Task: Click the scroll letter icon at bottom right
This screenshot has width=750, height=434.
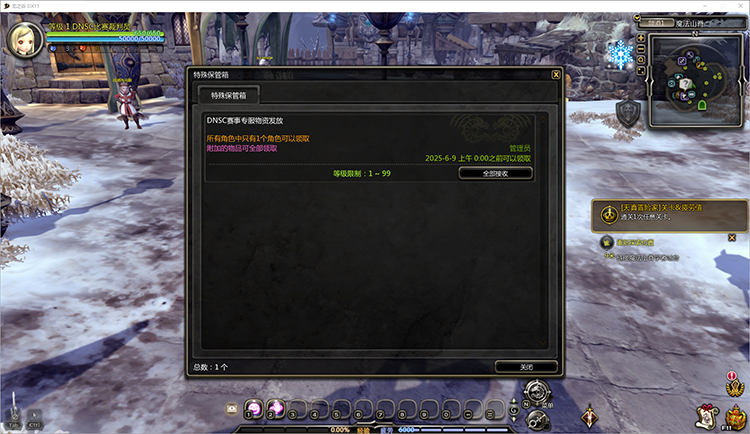Action: [705, 414]
